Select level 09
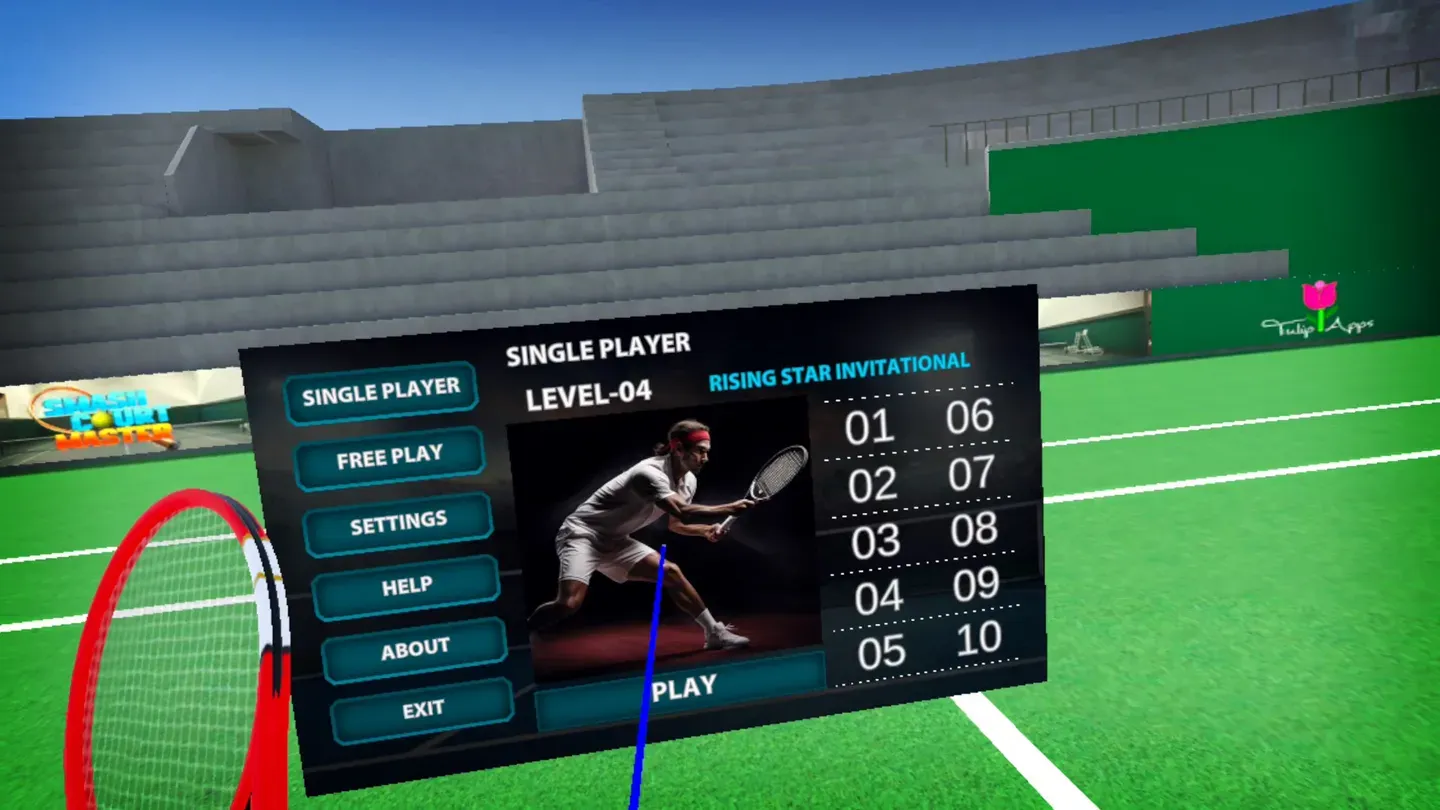The height and width of the screenshot is (810, 1440). (977, 585)
